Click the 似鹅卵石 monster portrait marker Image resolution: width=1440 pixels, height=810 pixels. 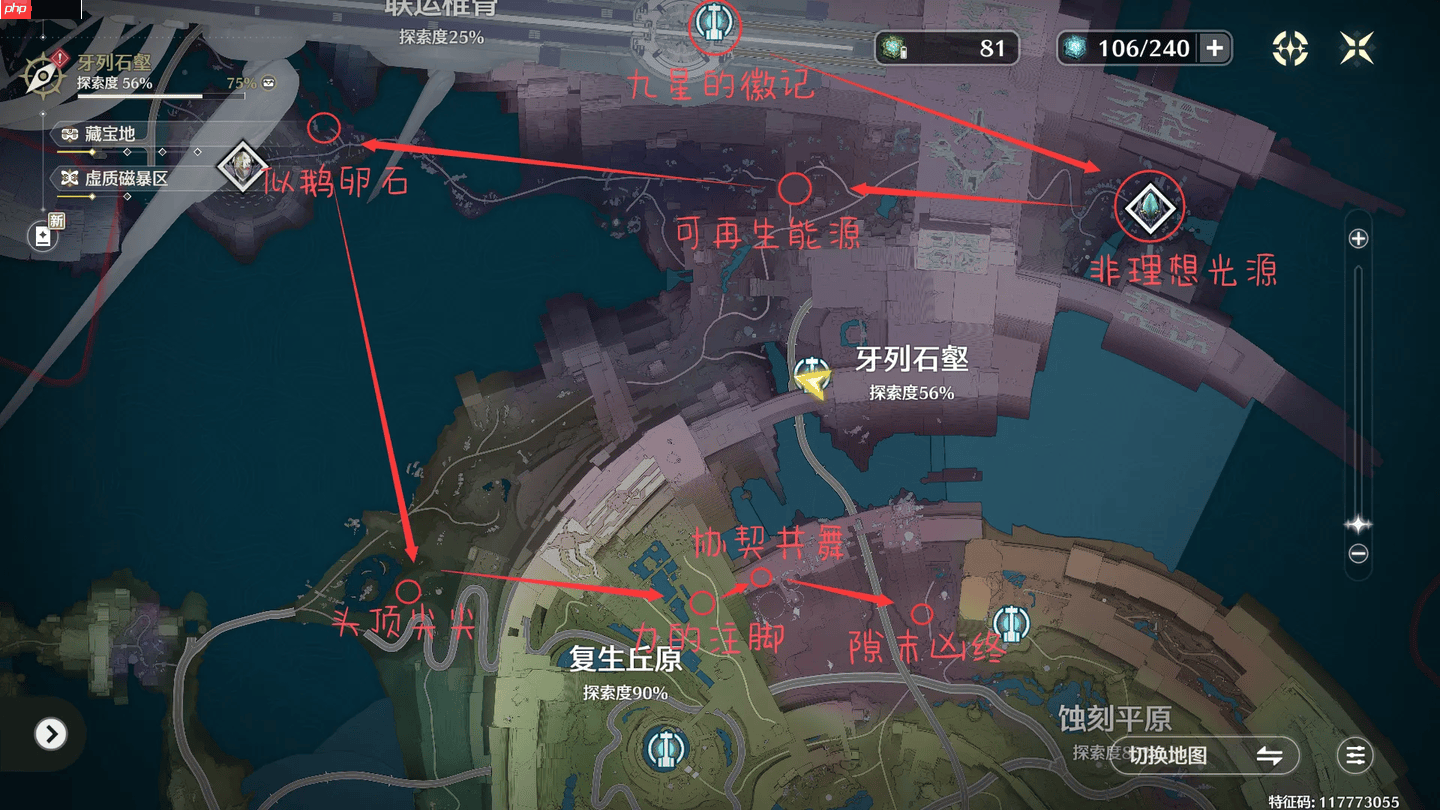pos(240,166)
